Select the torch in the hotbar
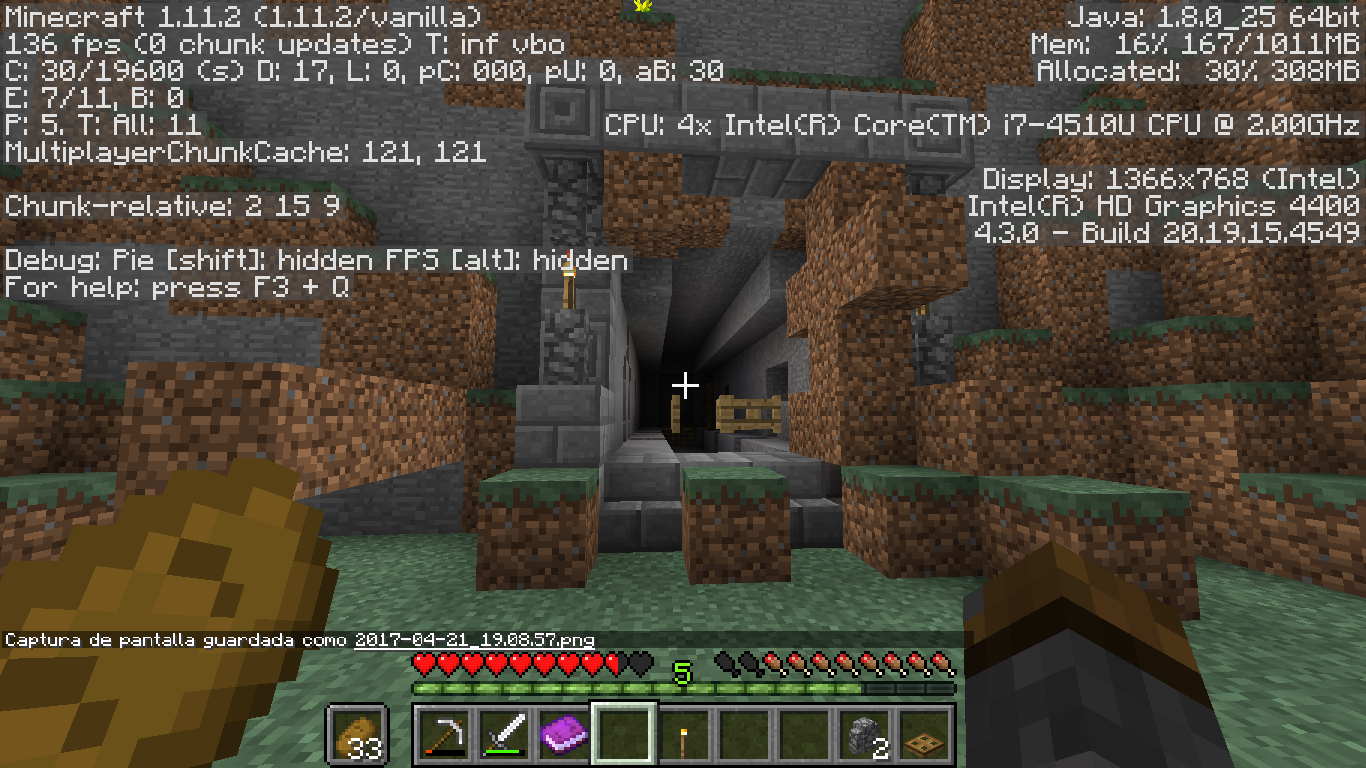 [x=684, y=735]
